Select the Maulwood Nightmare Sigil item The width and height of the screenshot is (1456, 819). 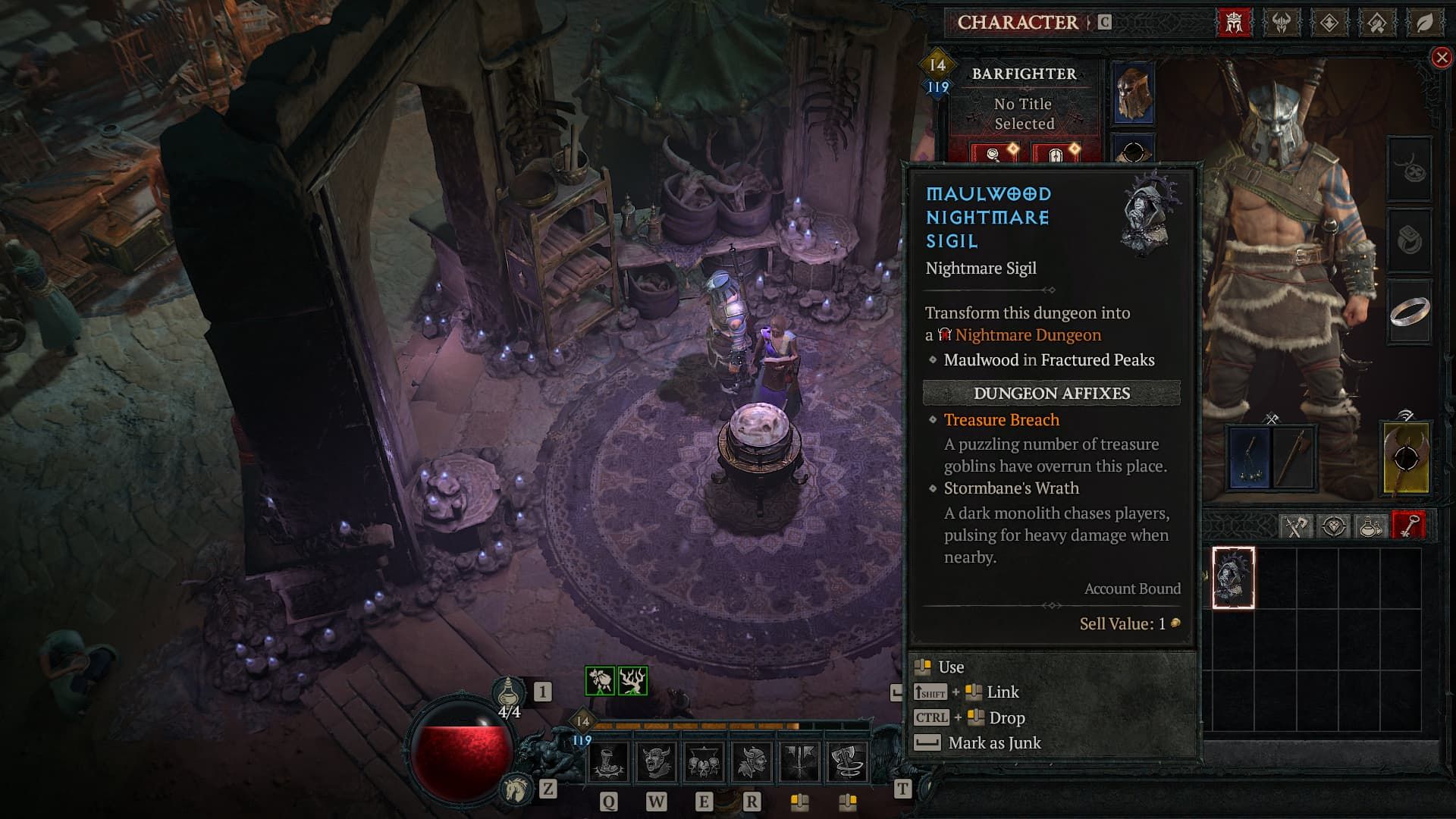tap(1233, 578)
